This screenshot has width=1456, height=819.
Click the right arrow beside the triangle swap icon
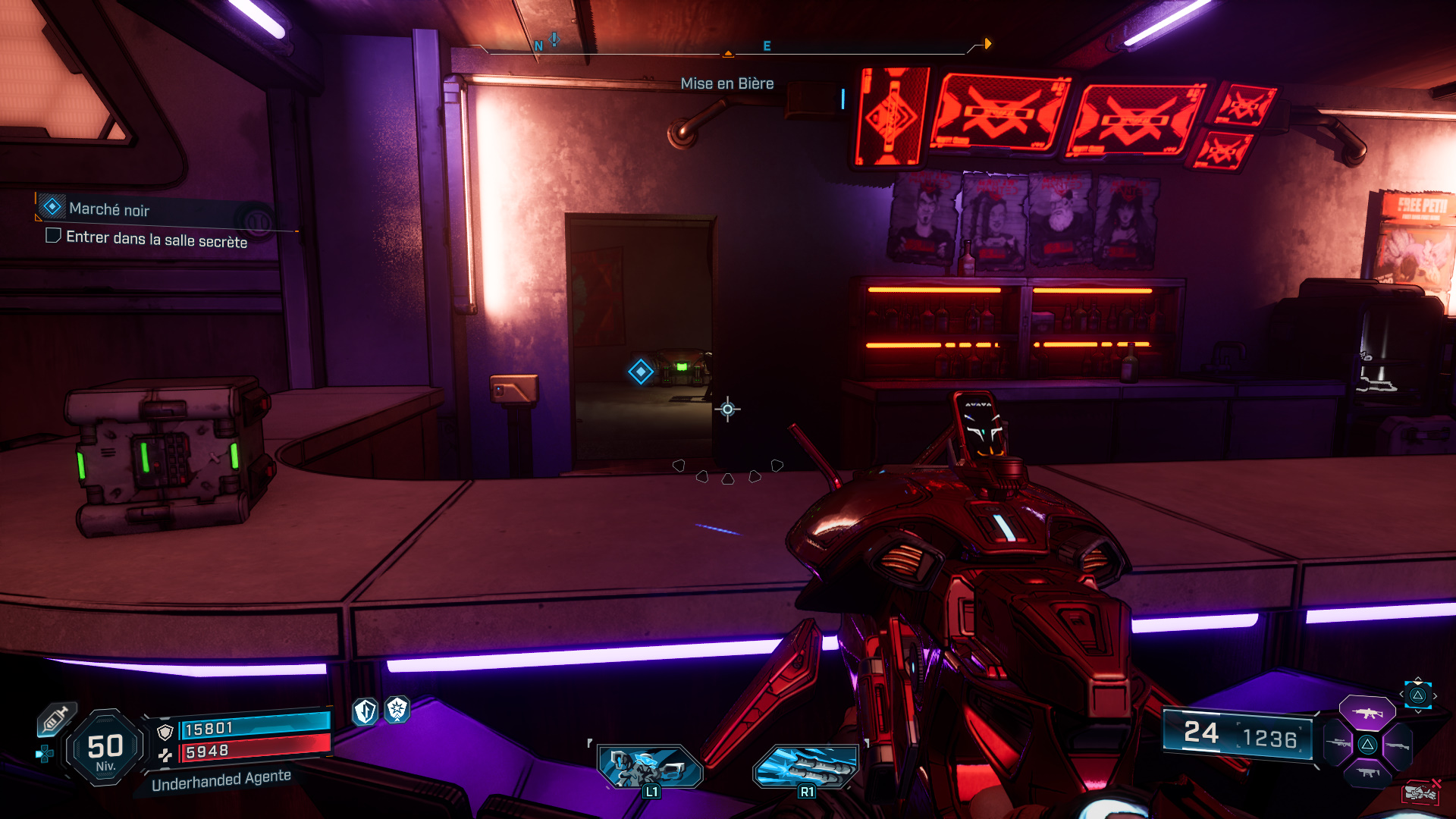pyautogui.click(x=1436, y=695)
